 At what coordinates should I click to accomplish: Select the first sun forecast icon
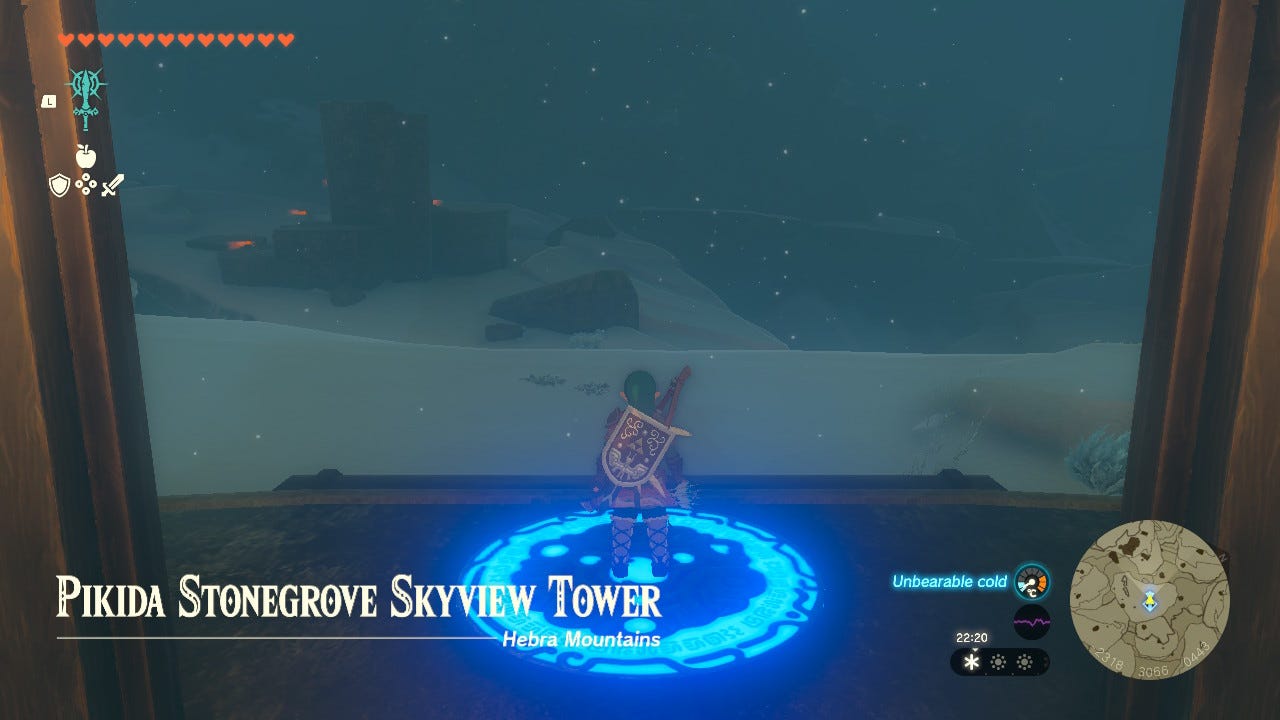click(x=998, y=661)
